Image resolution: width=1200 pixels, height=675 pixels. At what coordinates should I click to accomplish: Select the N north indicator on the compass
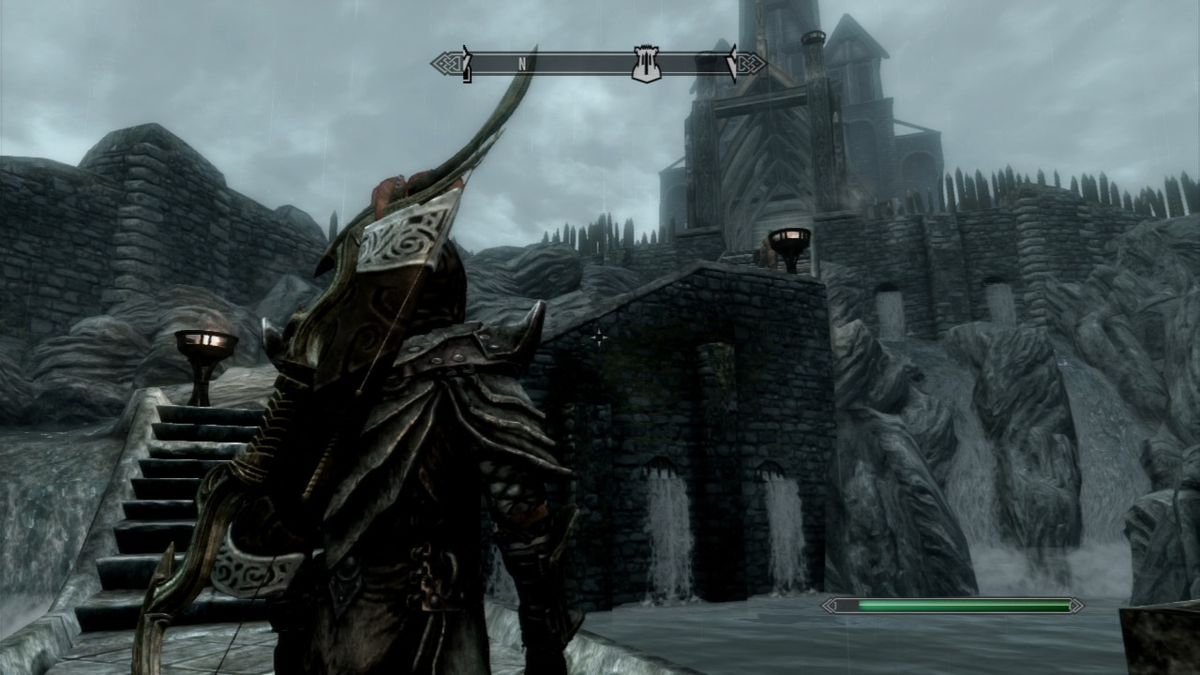coord(522,63)
